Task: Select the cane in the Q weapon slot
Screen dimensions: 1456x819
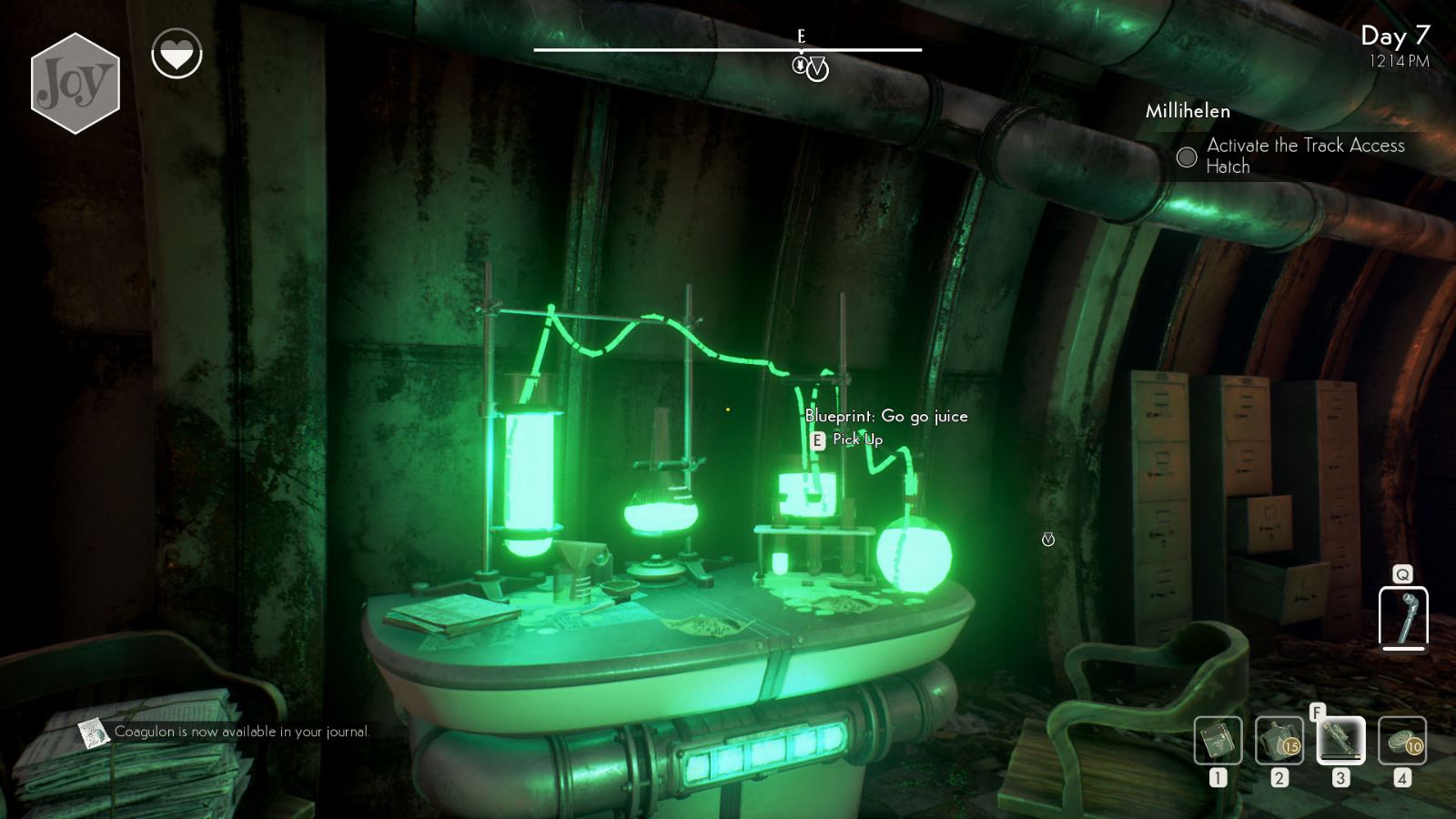Action: click(1402, 619)
